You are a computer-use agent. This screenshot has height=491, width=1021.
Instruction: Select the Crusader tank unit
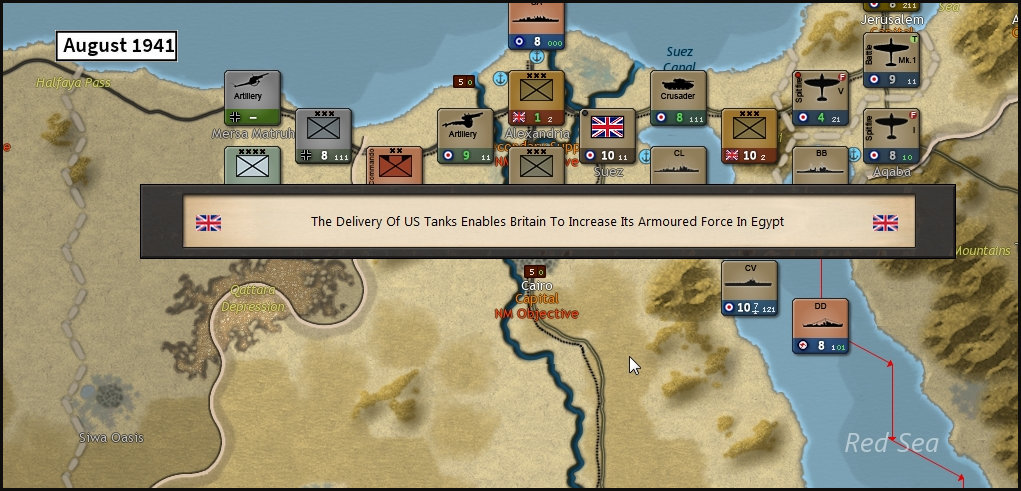[678, 97]
